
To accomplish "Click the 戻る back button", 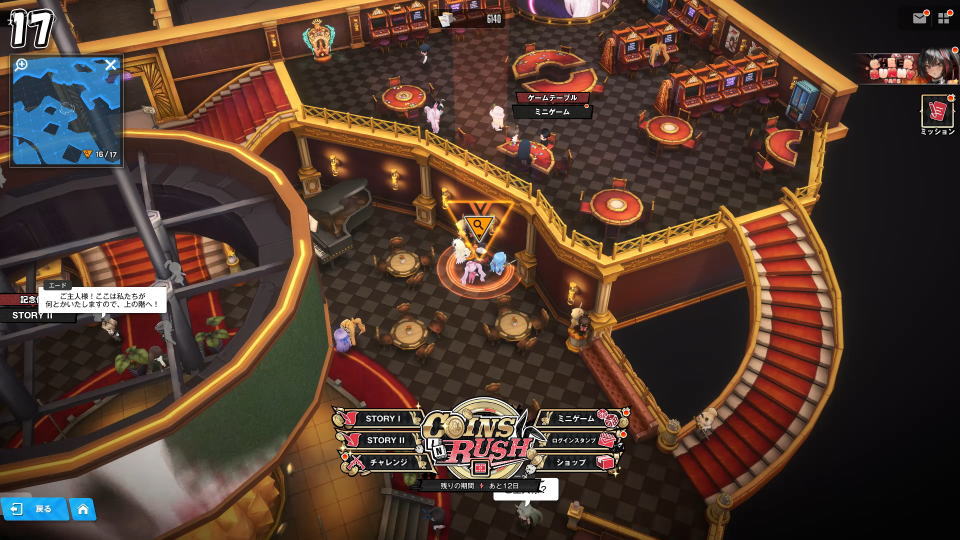I will click(34, 509).
